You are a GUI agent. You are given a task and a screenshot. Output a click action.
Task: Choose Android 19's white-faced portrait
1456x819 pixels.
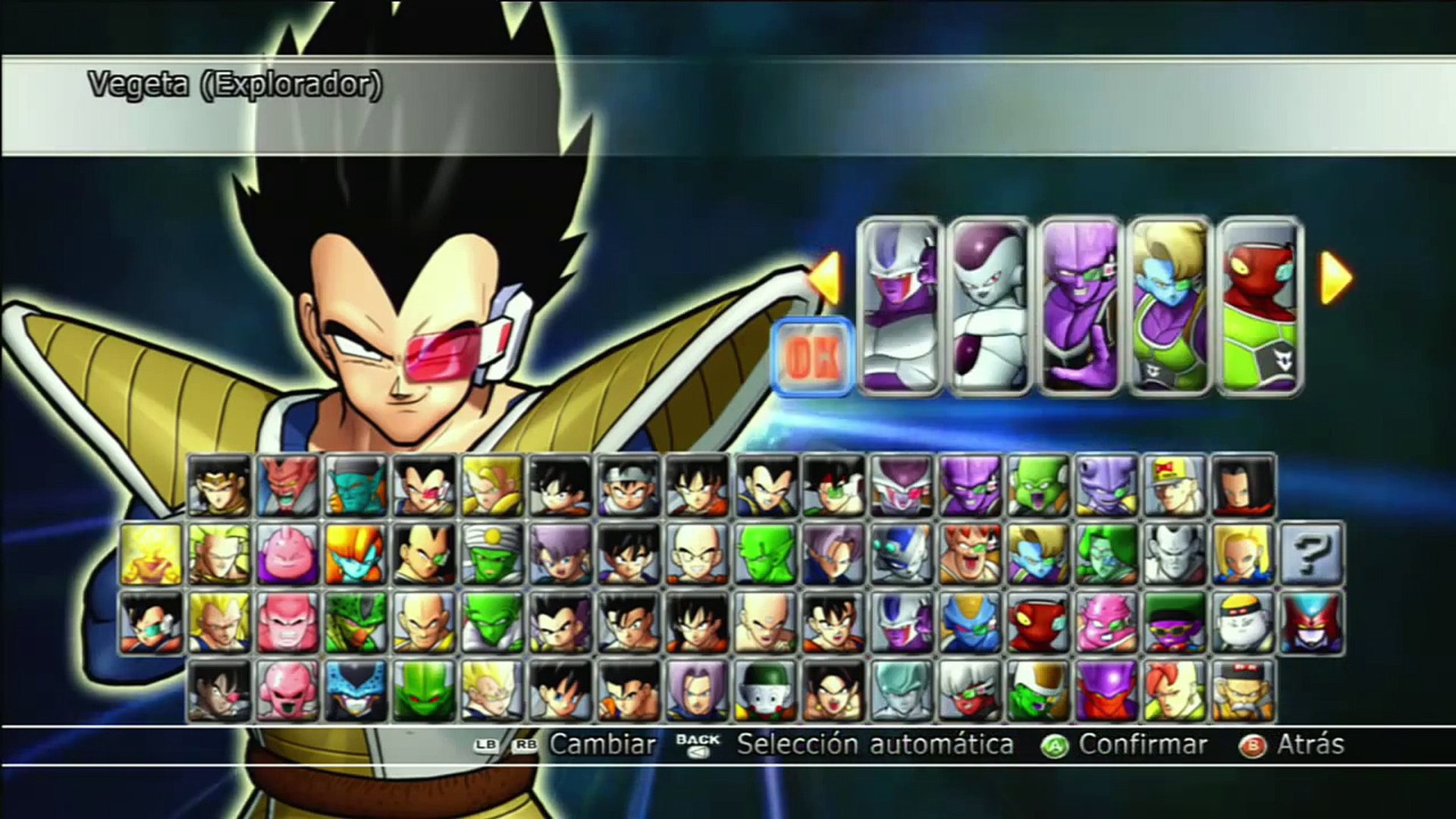[x=1243, y=623]
